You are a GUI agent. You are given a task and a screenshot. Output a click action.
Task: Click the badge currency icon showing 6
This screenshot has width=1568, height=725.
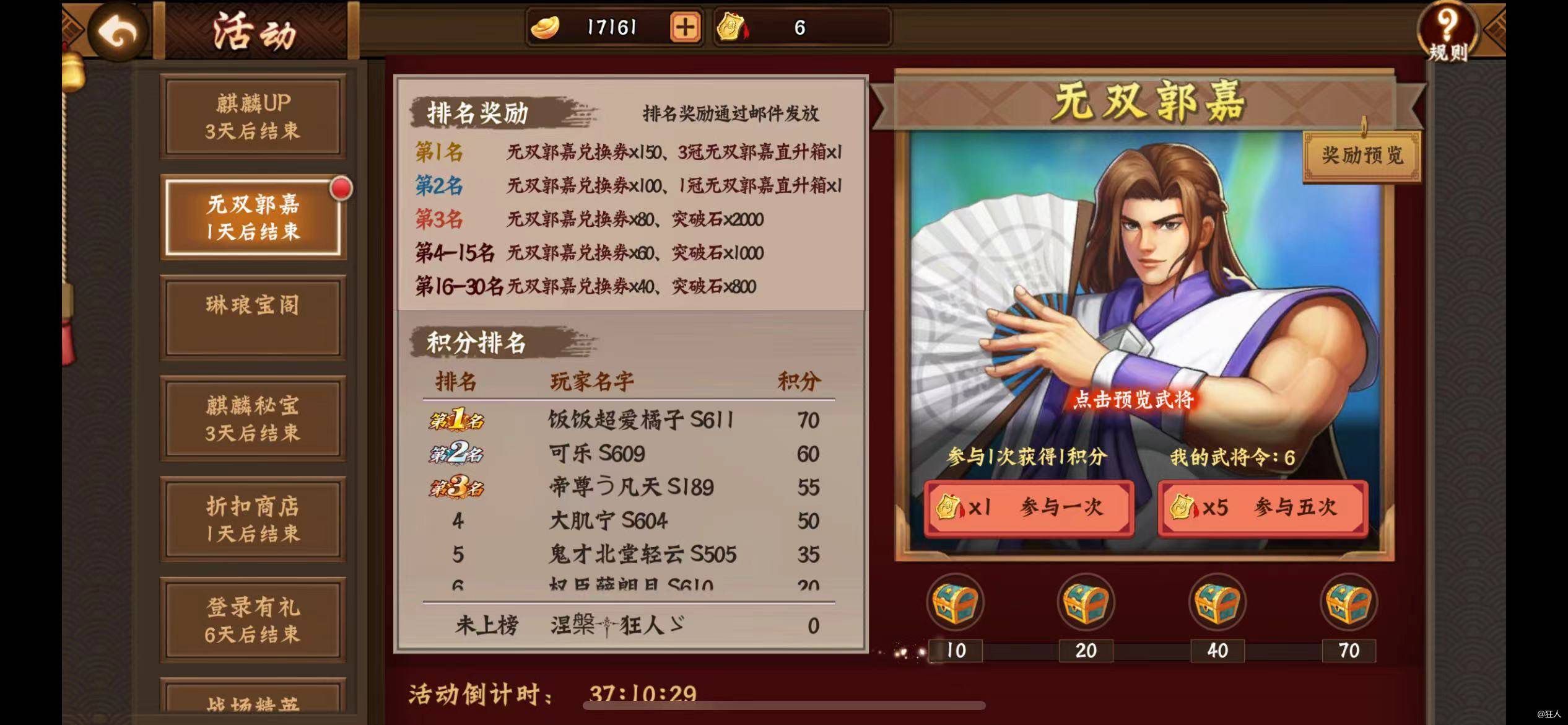tap(732, 27)
